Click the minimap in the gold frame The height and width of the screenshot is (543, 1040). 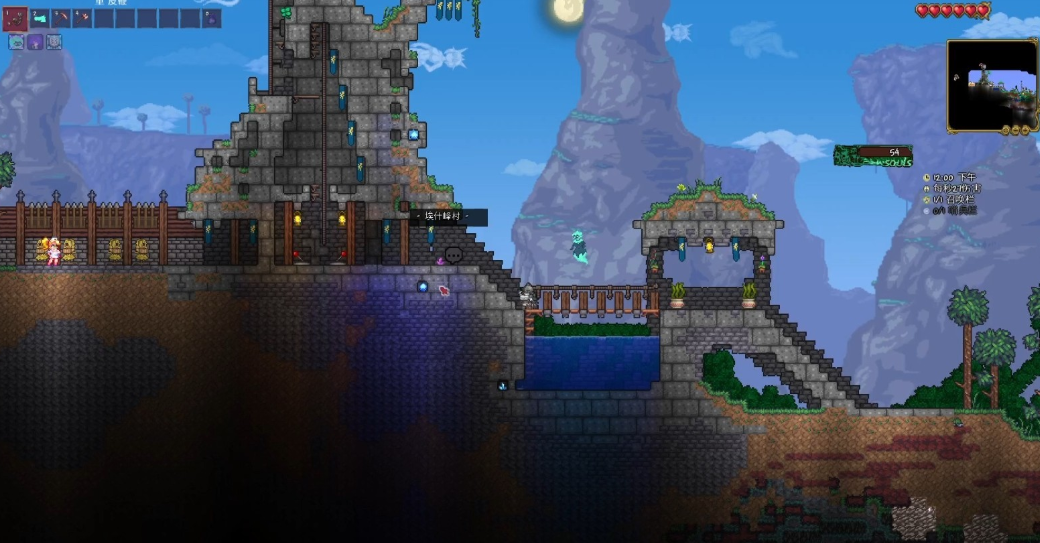coord(992,86)
